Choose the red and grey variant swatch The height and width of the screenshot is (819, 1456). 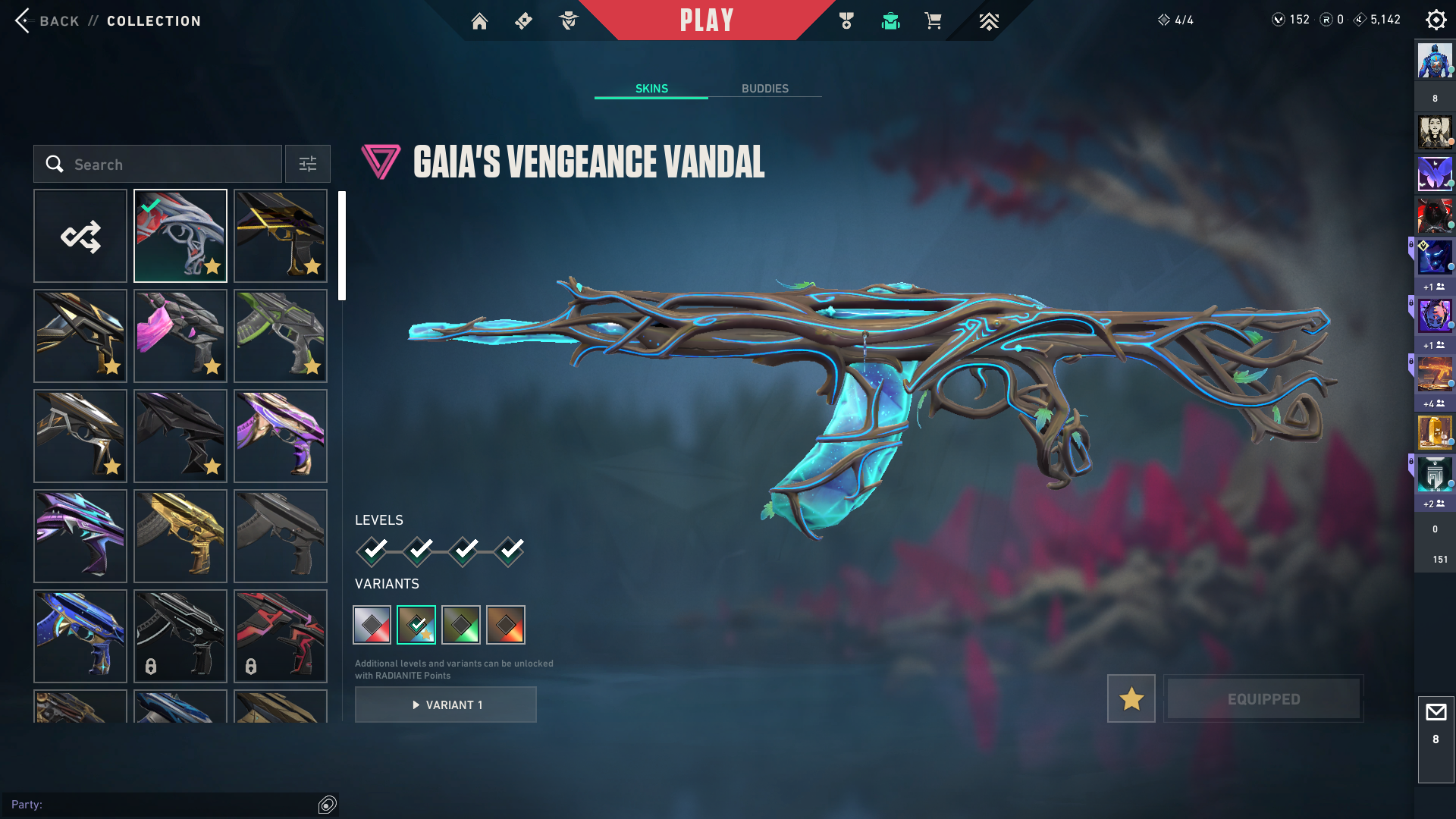(372, 625)
